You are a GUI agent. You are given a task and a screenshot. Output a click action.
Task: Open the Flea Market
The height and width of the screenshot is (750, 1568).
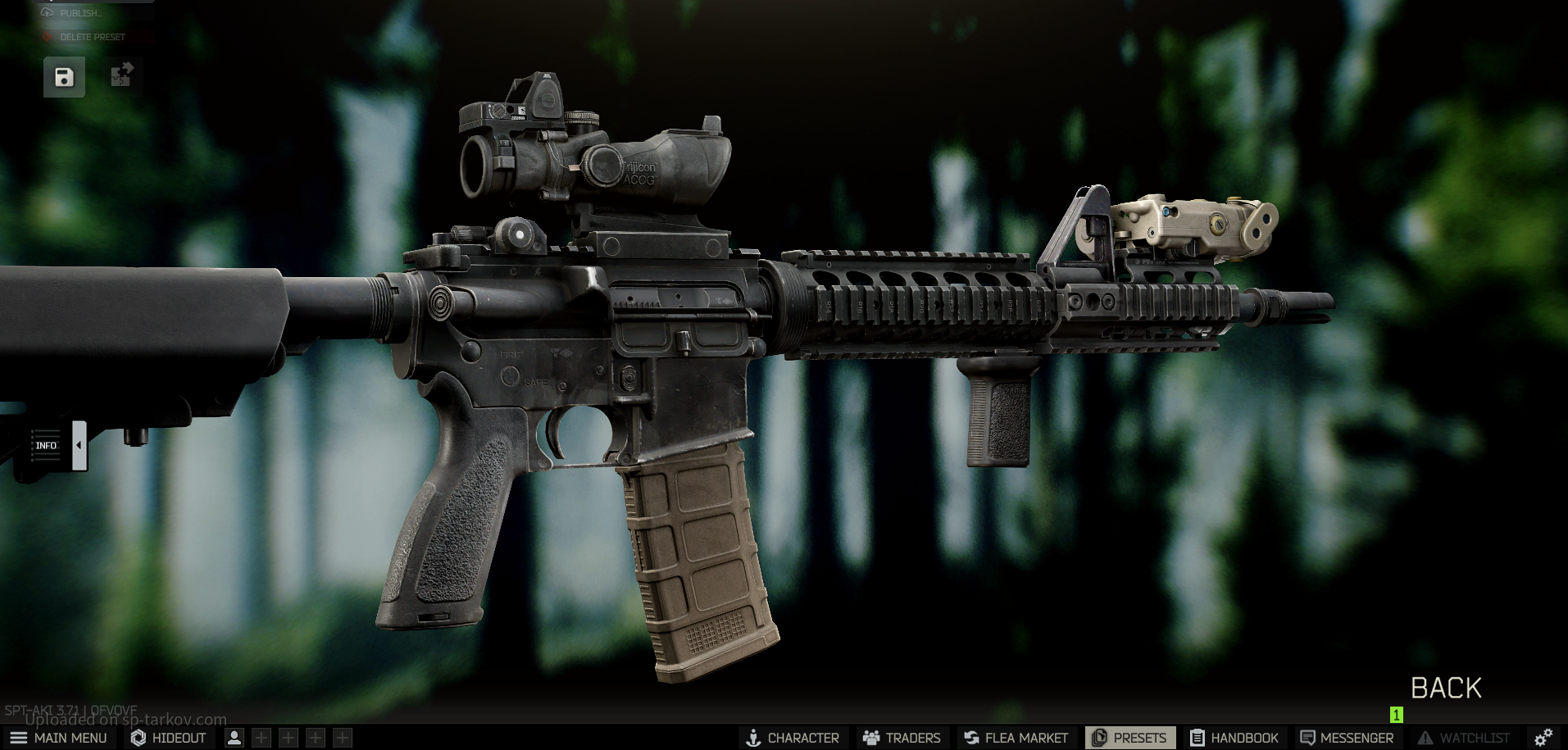click(1016, 738)
